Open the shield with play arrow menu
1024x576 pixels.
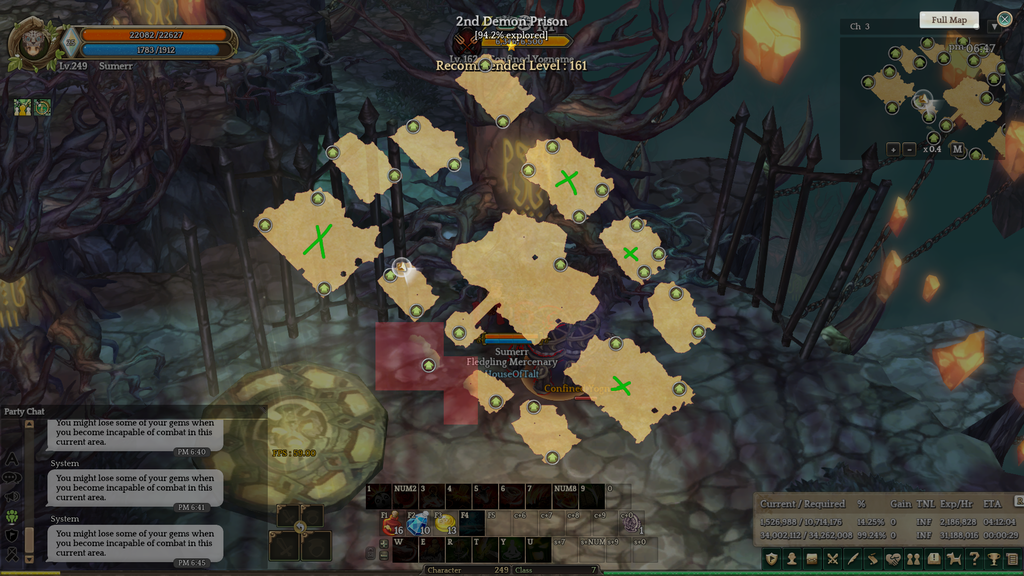click(771, 559)
